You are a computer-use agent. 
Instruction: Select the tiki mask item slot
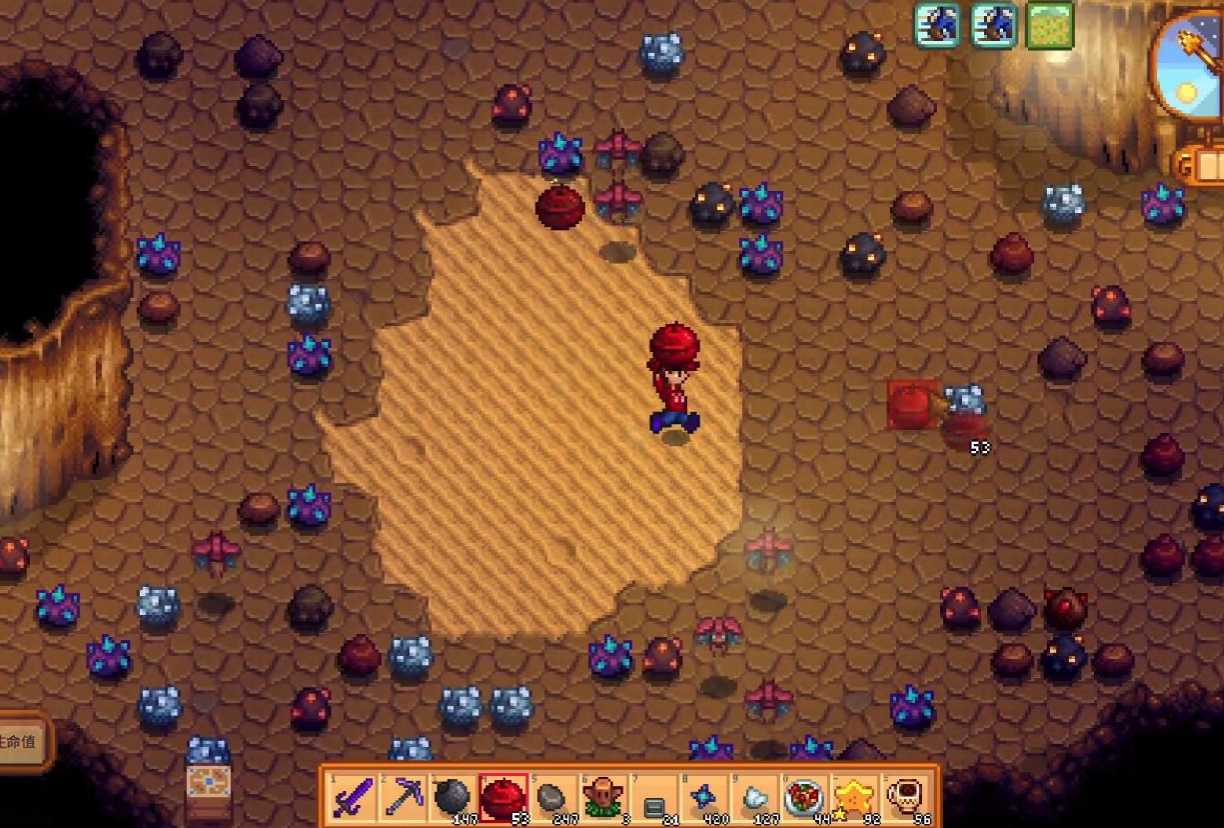(604, 797)
